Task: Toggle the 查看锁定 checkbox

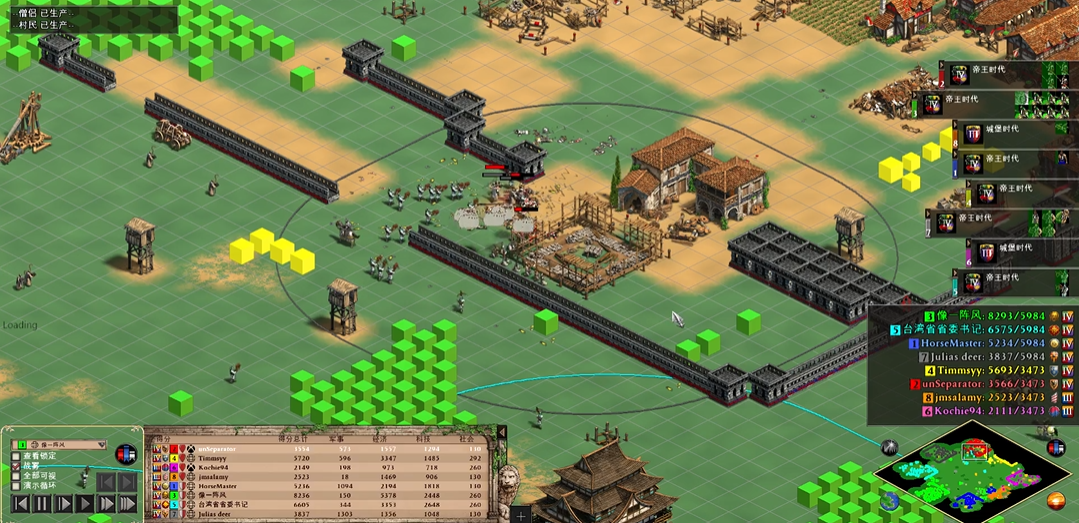Action: click(15, 456)
